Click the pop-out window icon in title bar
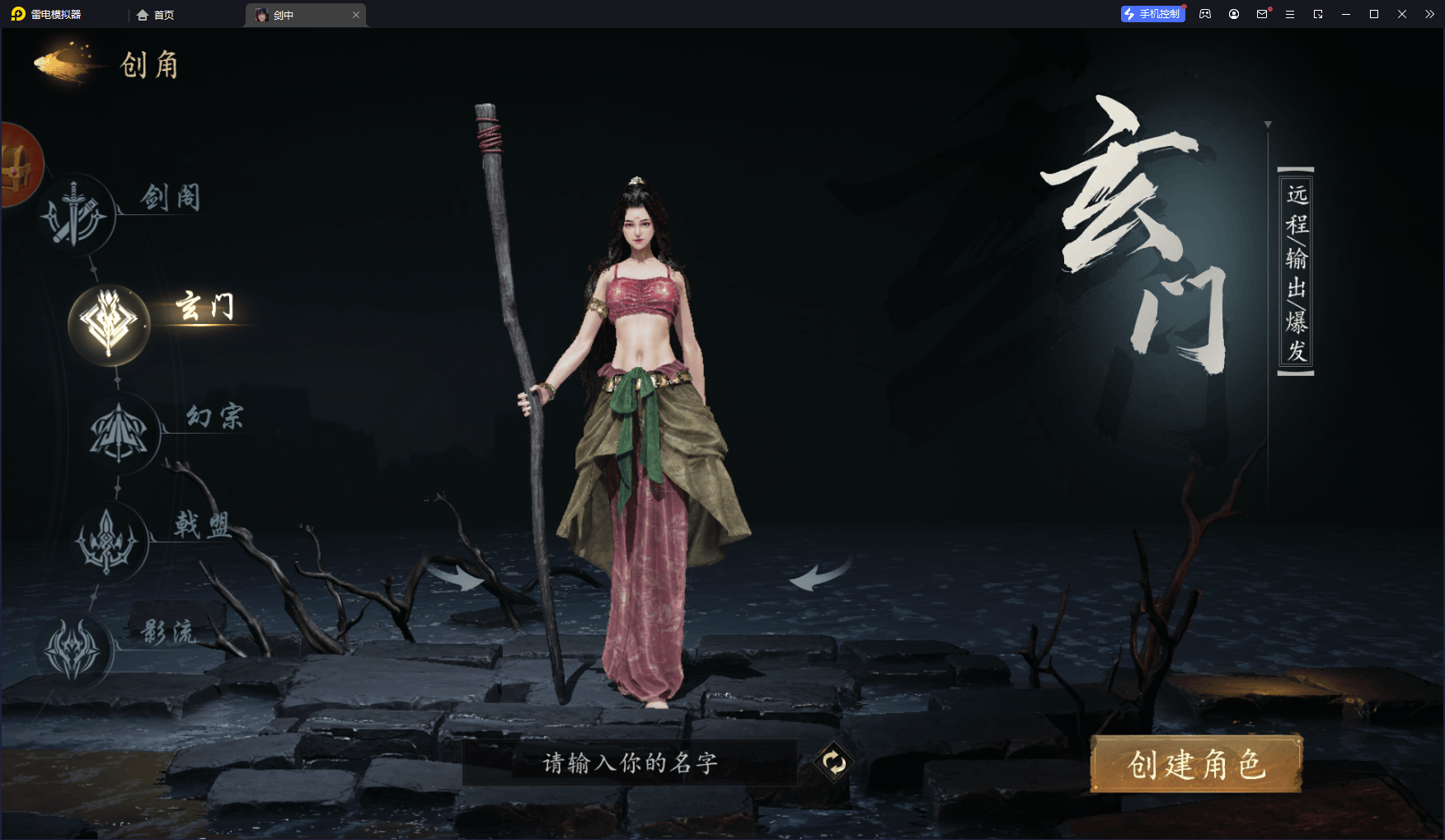This screenshot has width=1445, height=840. point(1318,14)
